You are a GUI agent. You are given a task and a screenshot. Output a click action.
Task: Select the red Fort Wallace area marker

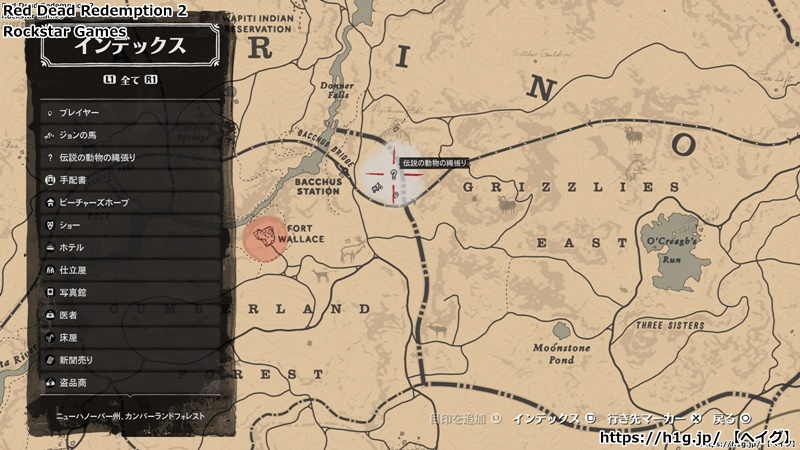tap(265, 239)
